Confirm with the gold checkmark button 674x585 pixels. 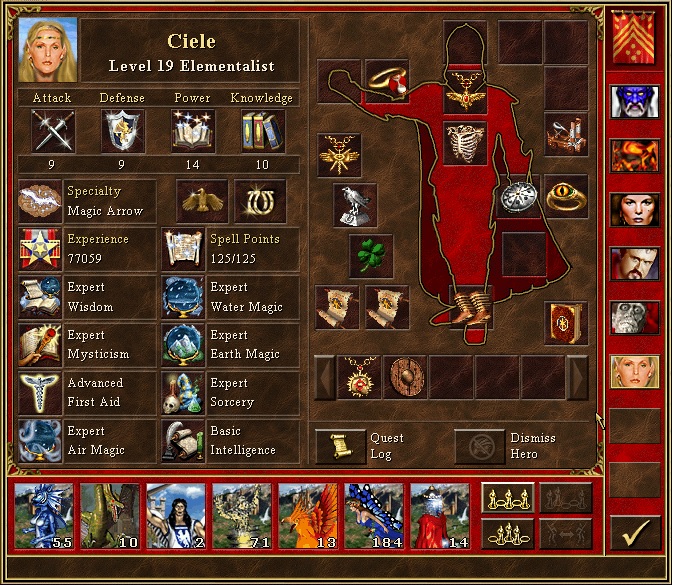click(x=635, y=532)
